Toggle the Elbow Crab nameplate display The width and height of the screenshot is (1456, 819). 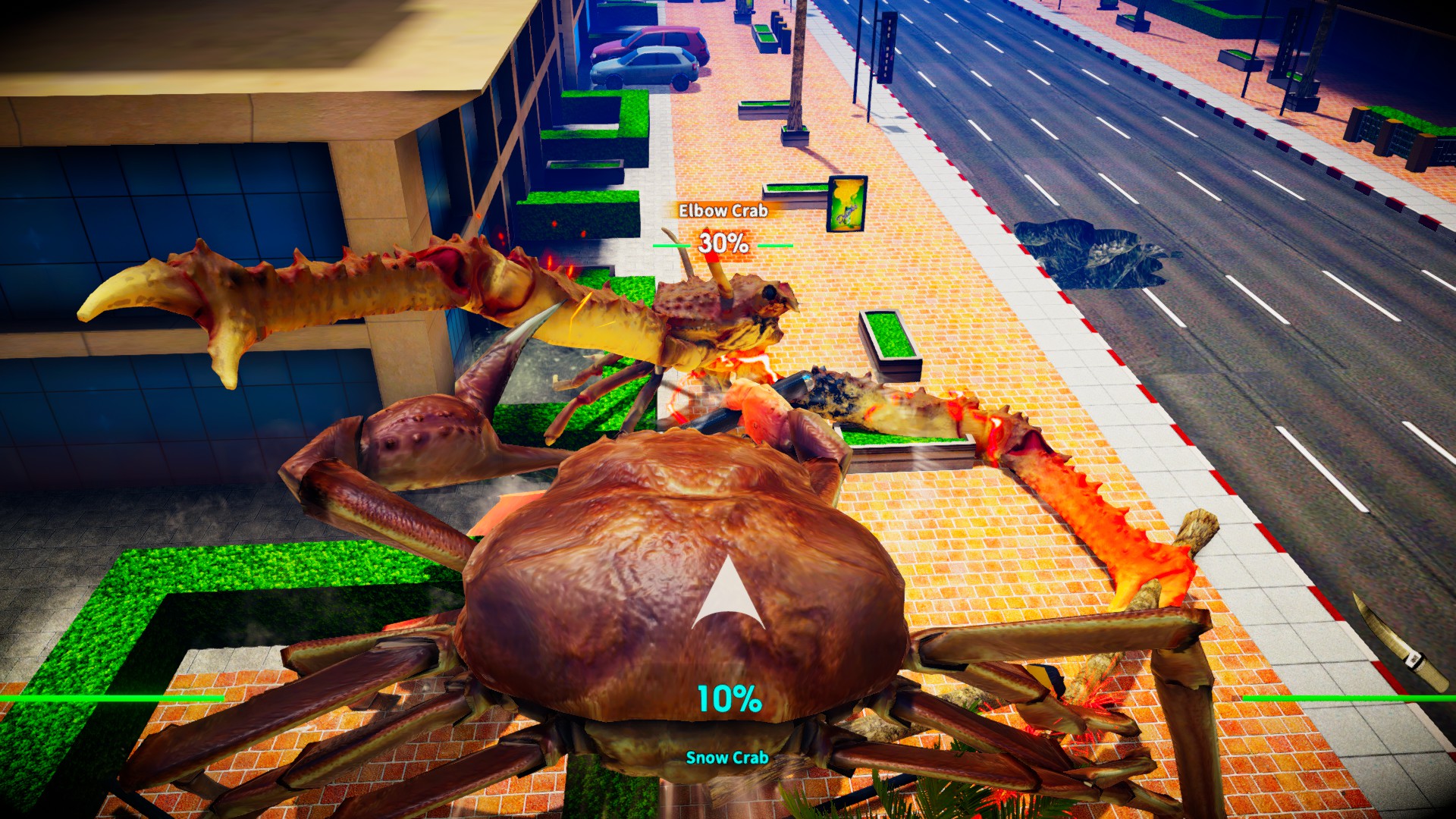(723, 212)
